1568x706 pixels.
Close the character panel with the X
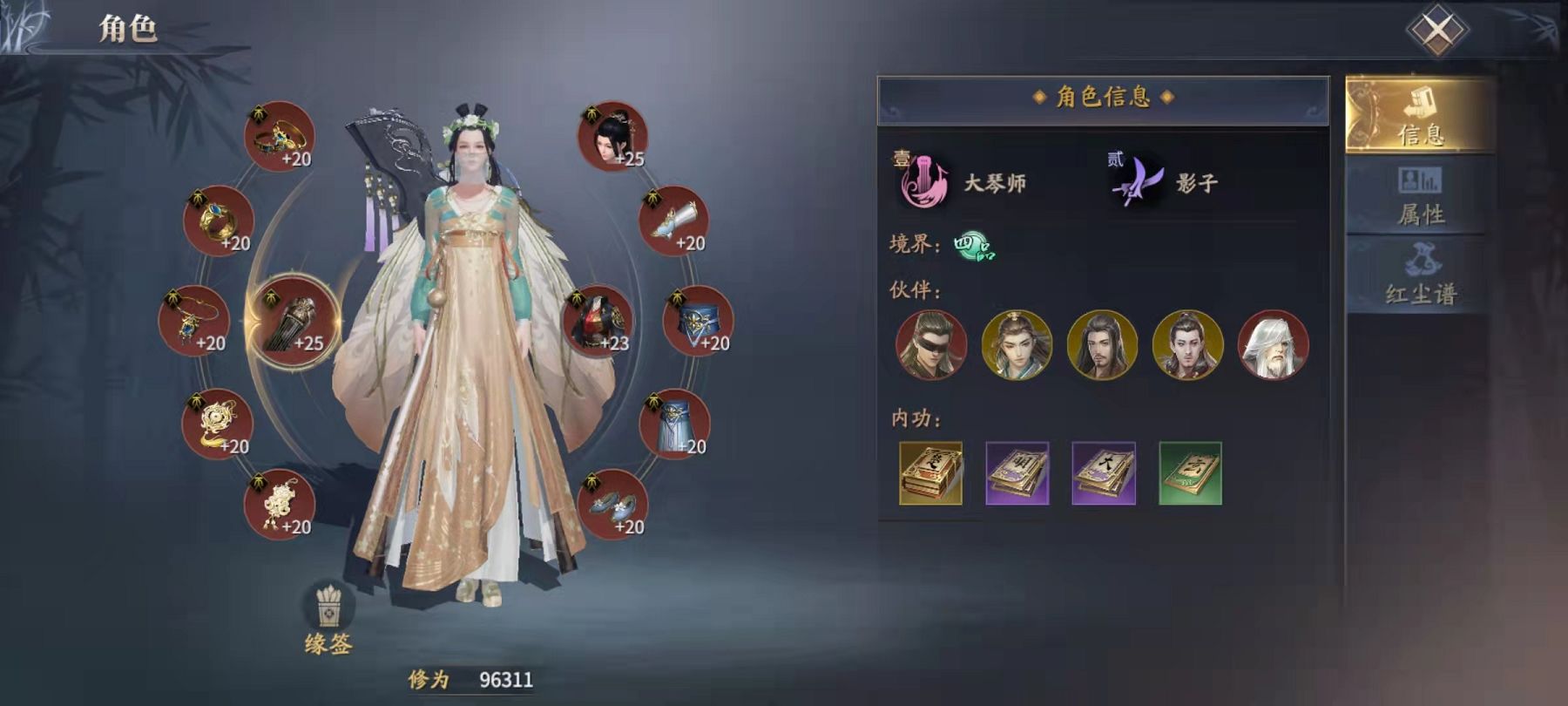pyautogui.click(x=1436, y=31)
